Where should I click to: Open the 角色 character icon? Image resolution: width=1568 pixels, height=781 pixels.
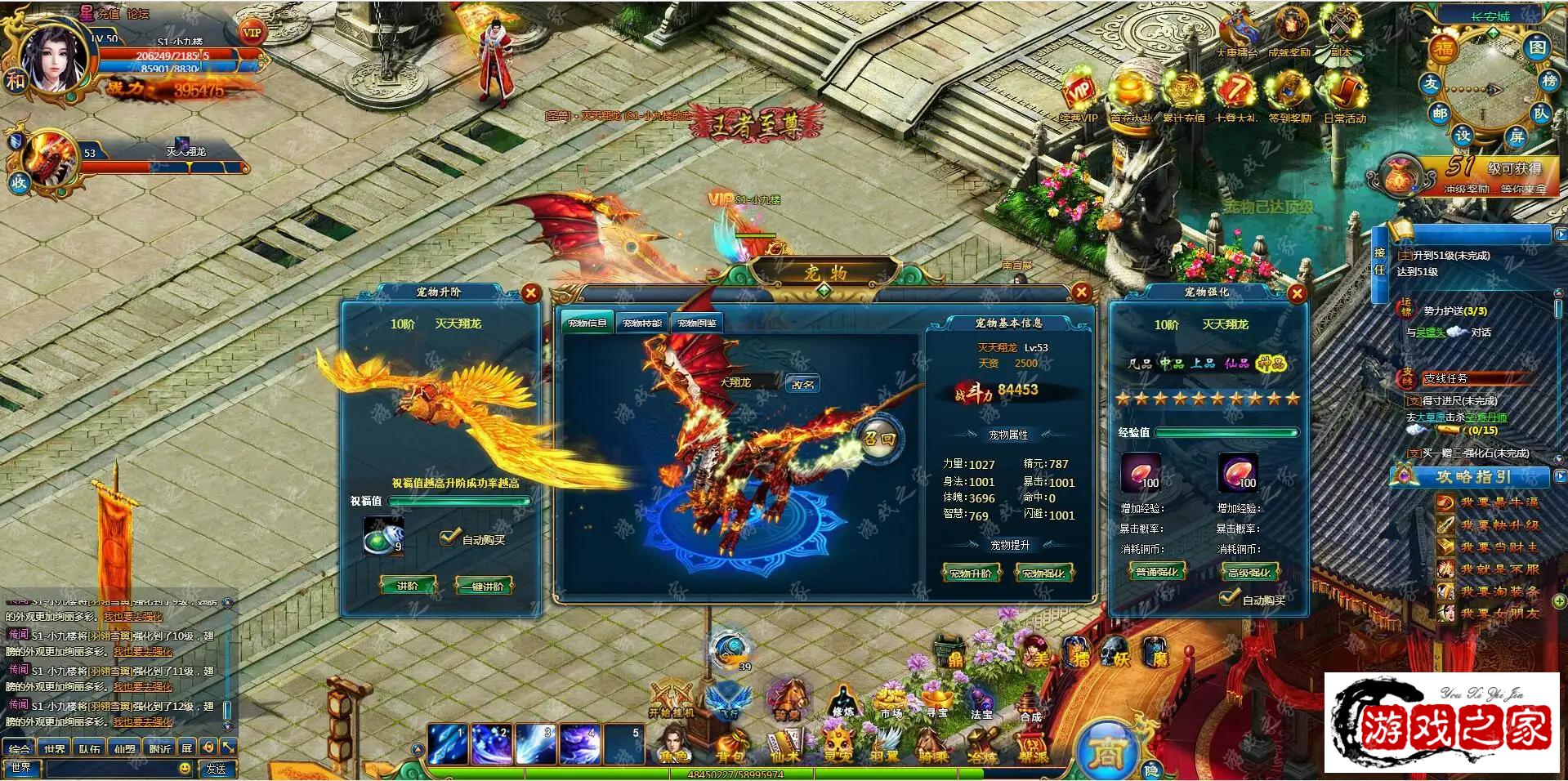click(x=675, y=745)
